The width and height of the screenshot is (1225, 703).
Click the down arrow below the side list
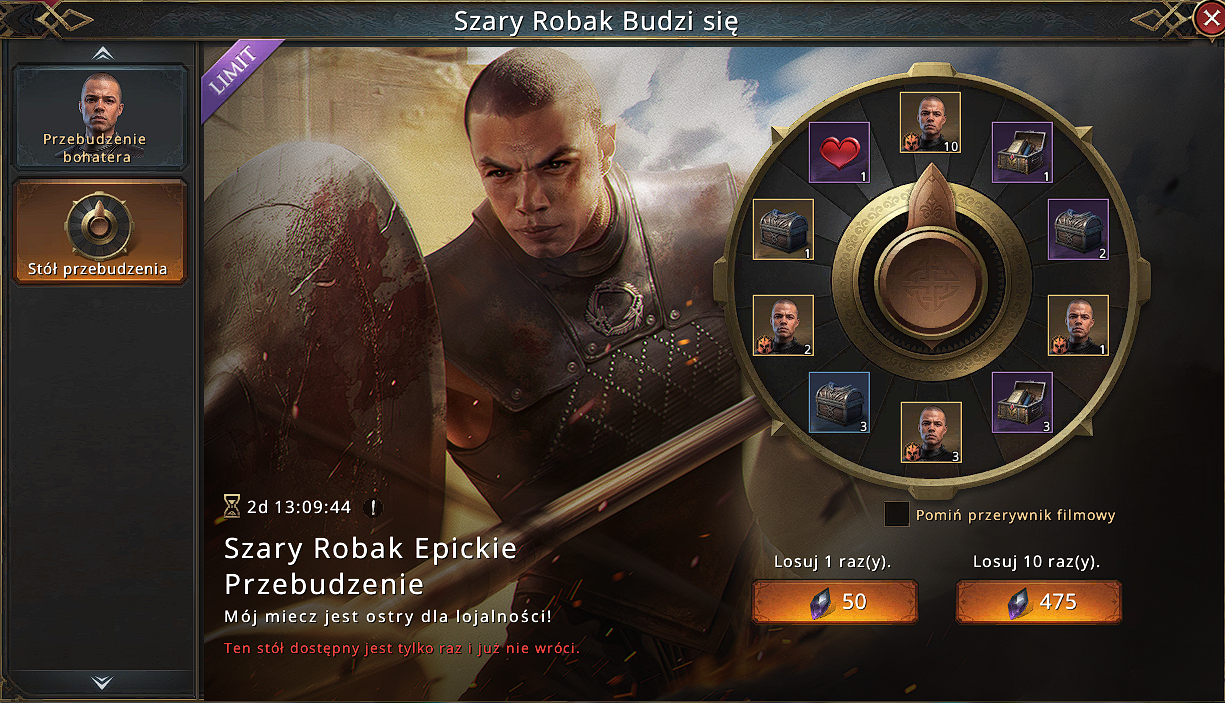101,682
